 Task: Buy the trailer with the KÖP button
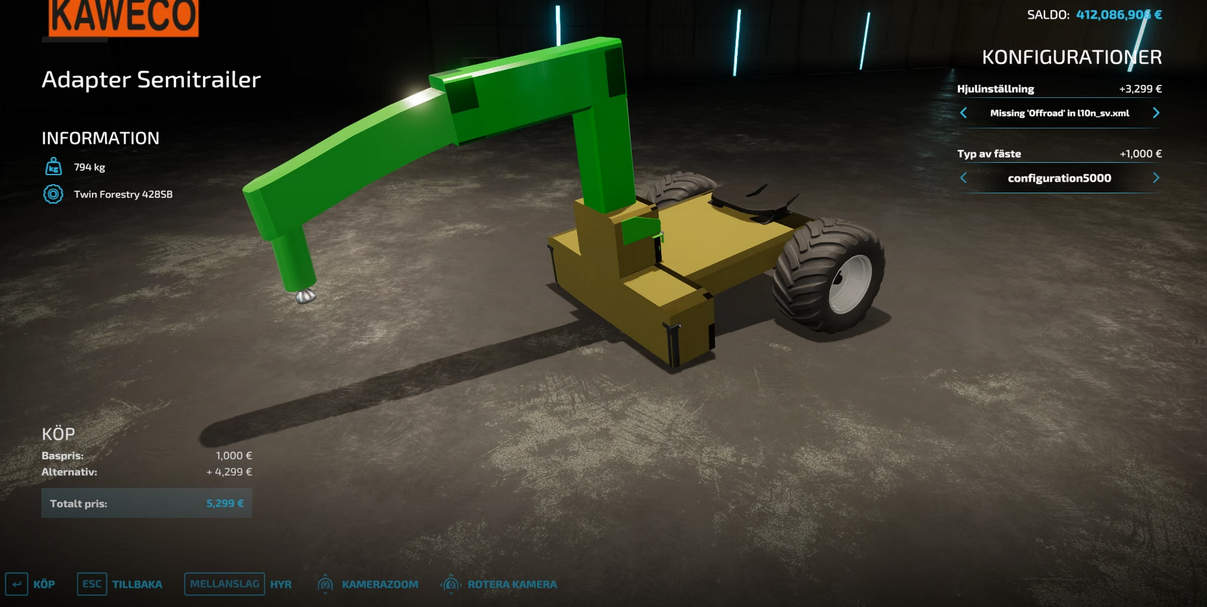[30, 584]
